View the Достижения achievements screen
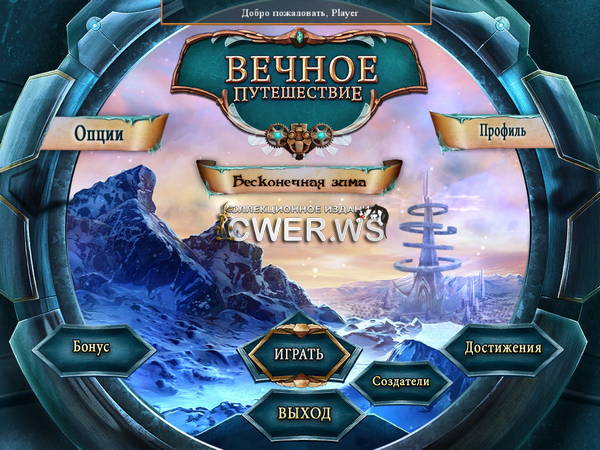Screen dimensions: 600x450 tap(505, 348)
